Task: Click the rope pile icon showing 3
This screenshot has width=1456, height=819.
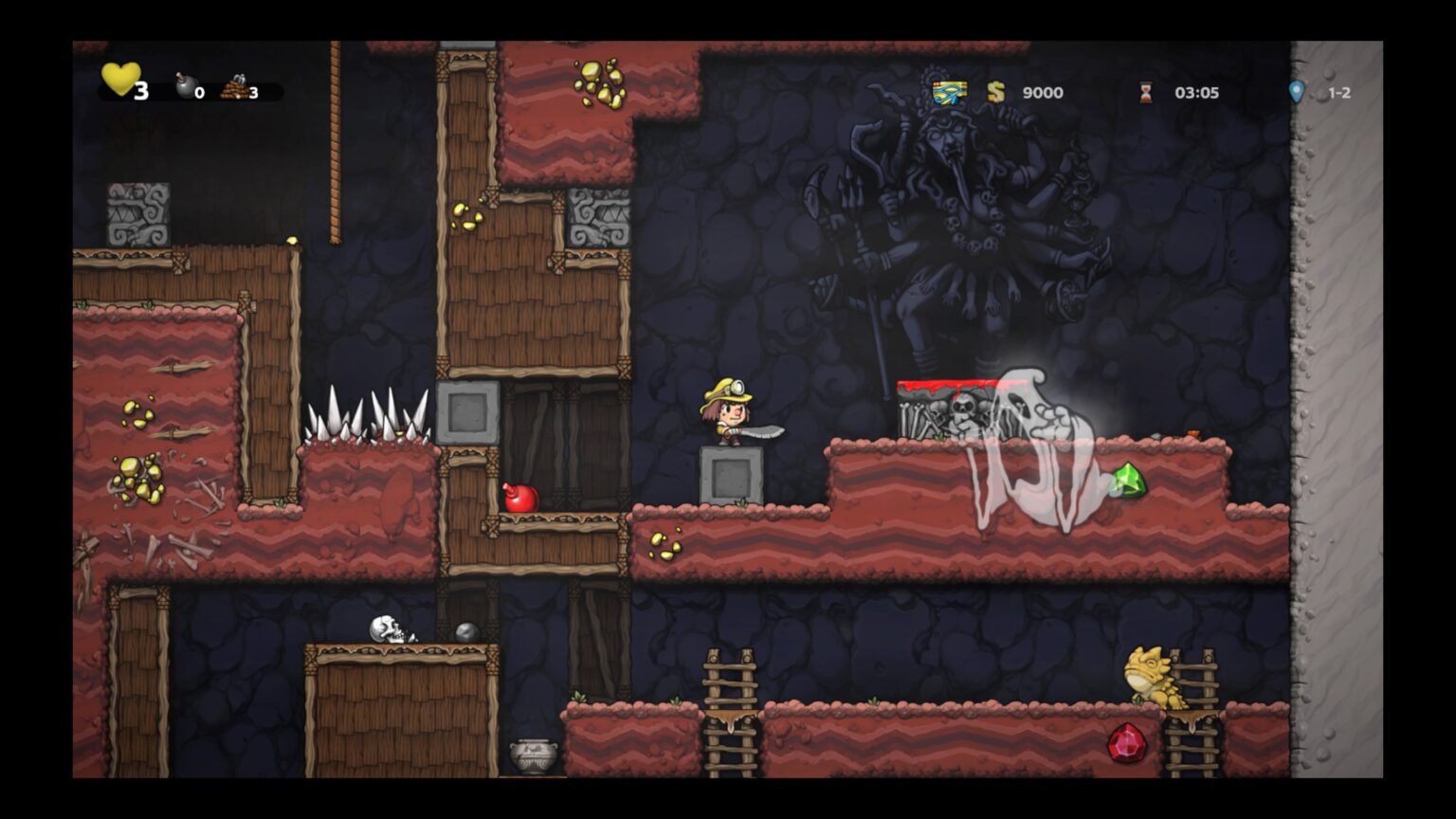Action: (x=233, y=85)
